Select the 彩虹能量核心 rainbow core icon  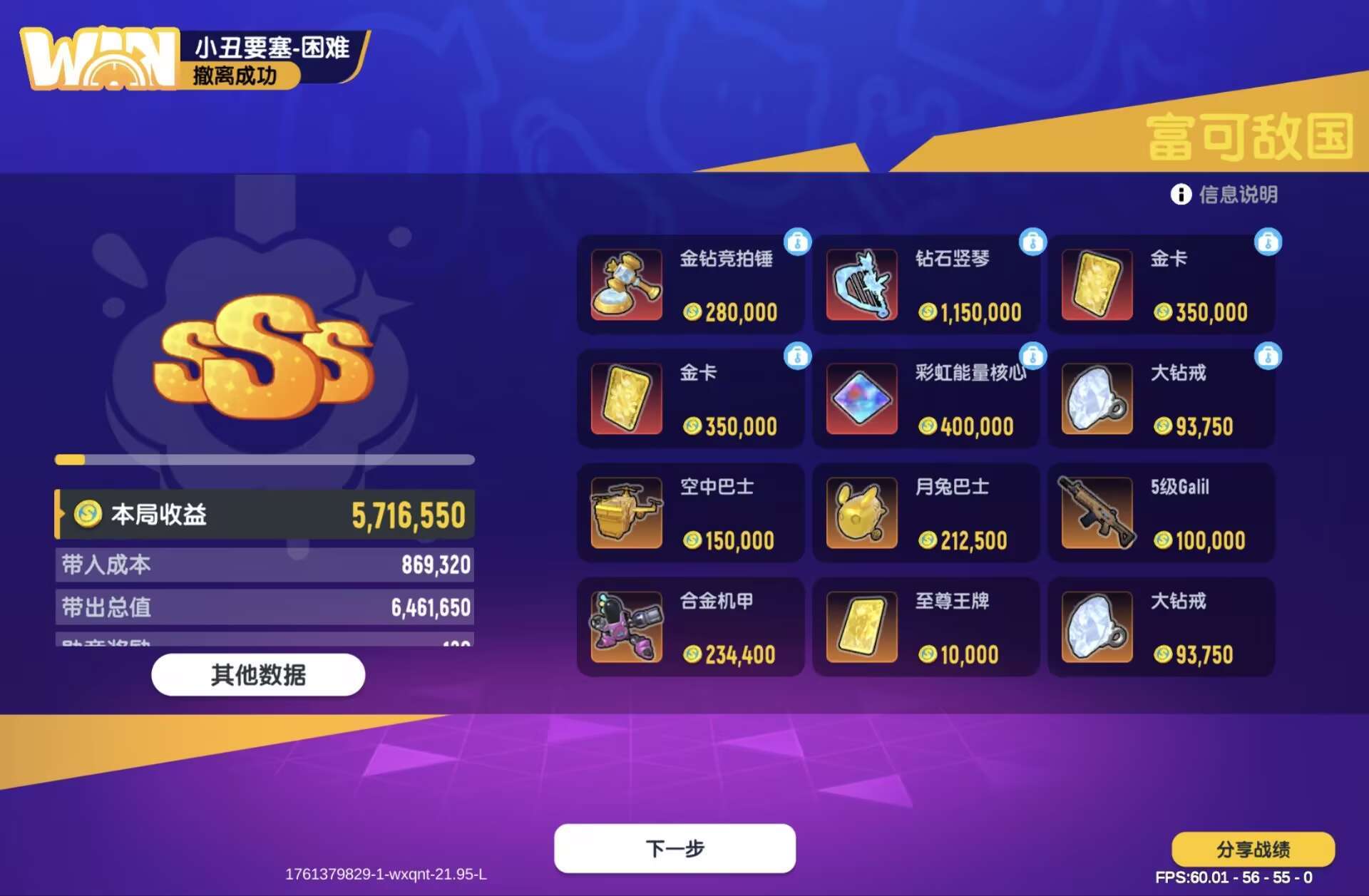coord(861,399)
